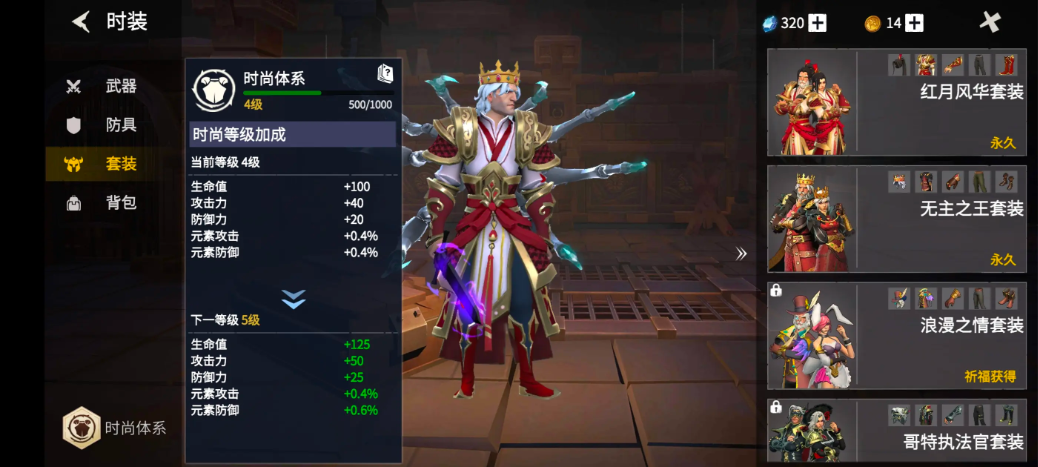Image resolution: width=1038 pixels, height=467 pixels.
Task: Add more blue diamonds with the plus button
Action: 818,23
